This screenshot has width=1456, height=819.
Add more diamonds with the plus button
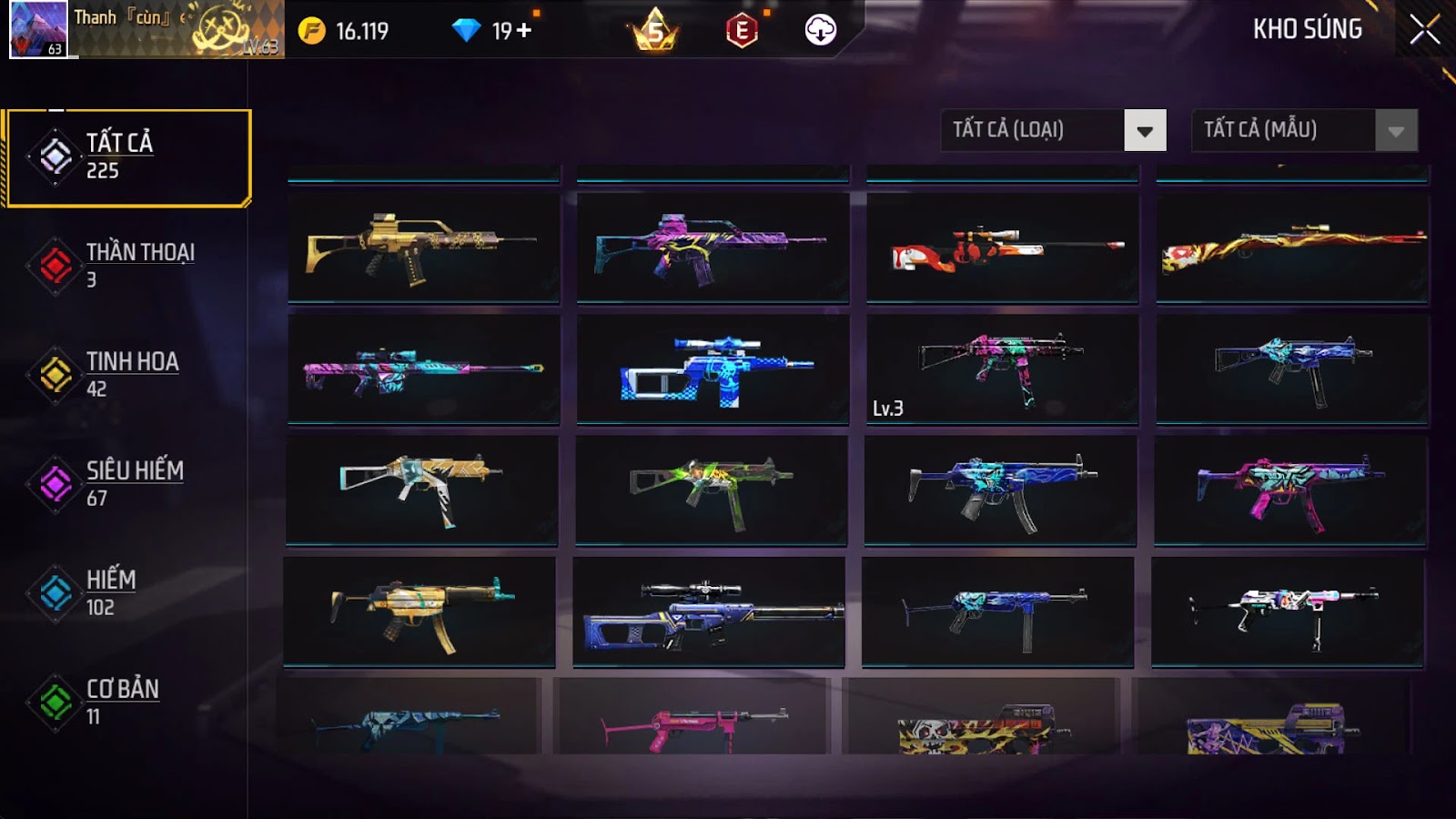pyautogui.click(x=524, y=31)
